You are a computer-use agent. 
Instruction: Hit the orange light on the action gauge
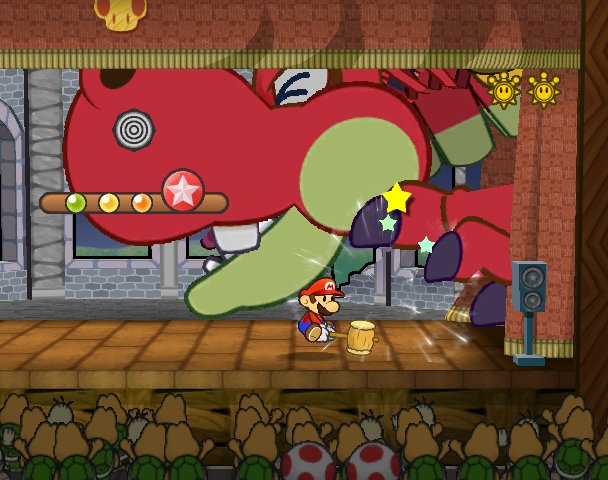[x=142, y=203]
